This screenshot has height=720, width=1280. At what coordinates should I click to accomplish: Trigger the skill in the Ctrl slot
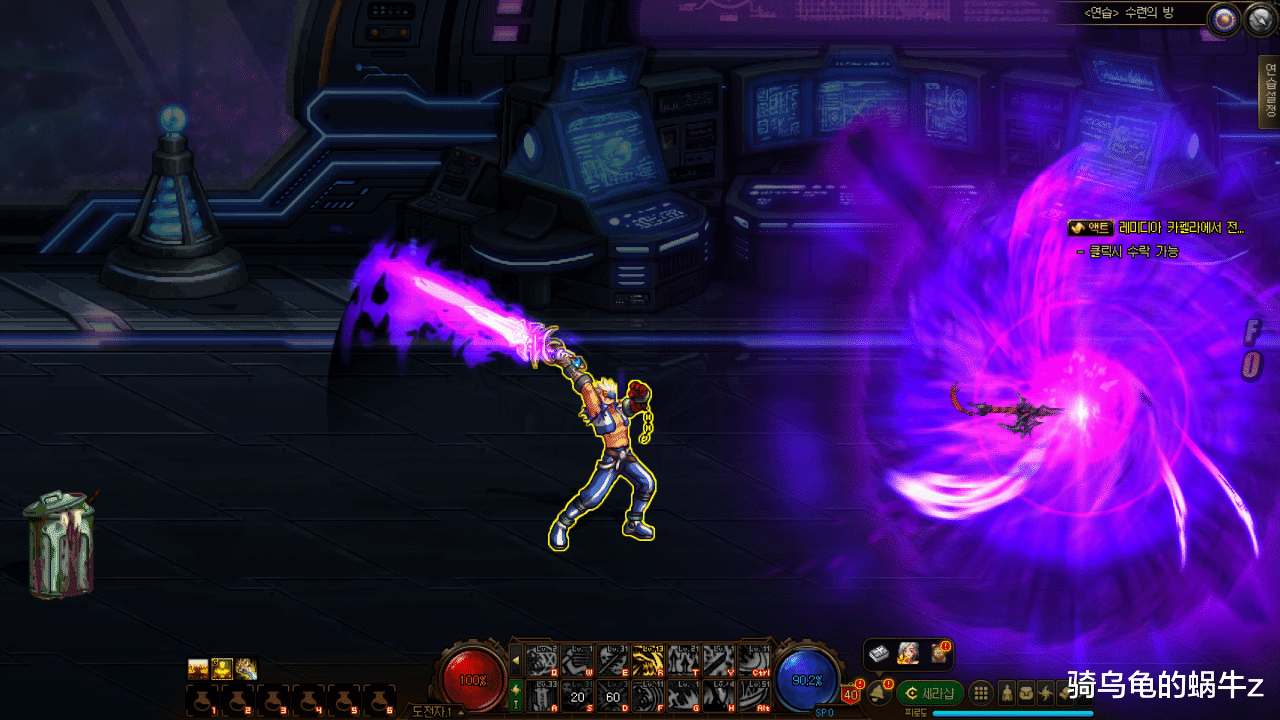755,659
